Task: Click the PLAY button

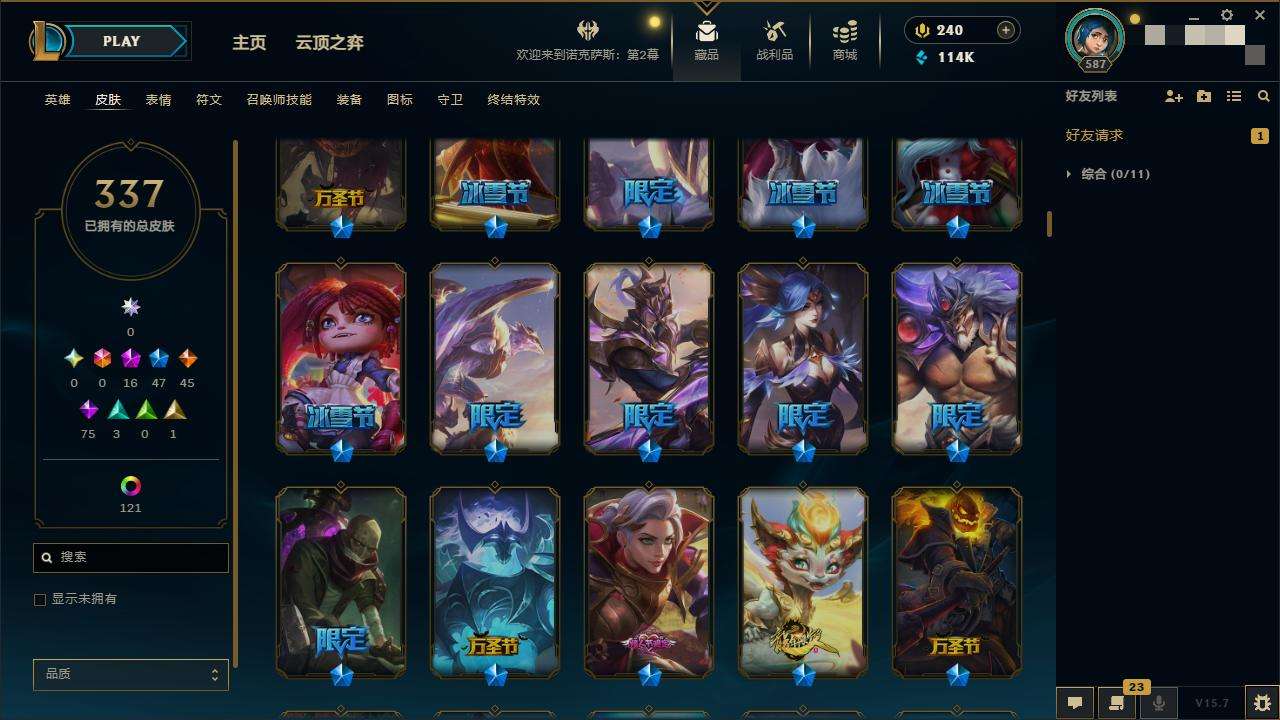Action: click(x=122, y=42)
